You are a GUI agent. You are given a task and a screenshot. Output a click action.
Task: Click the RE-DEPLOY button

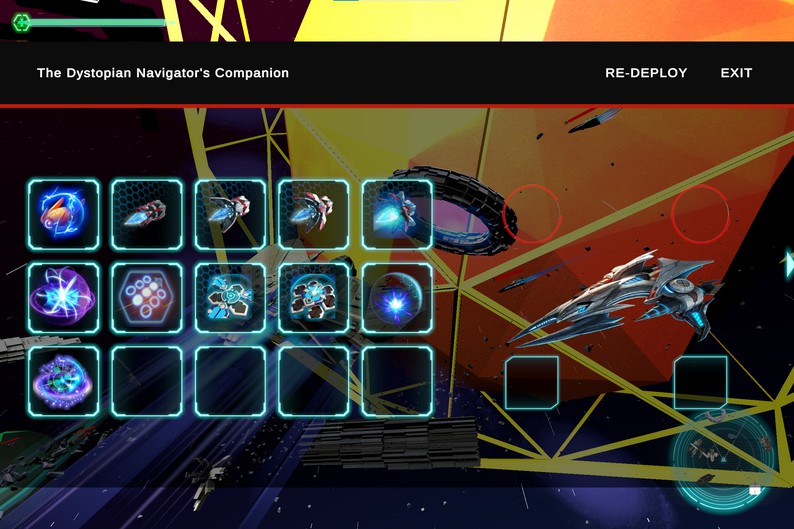pos(646,73)
